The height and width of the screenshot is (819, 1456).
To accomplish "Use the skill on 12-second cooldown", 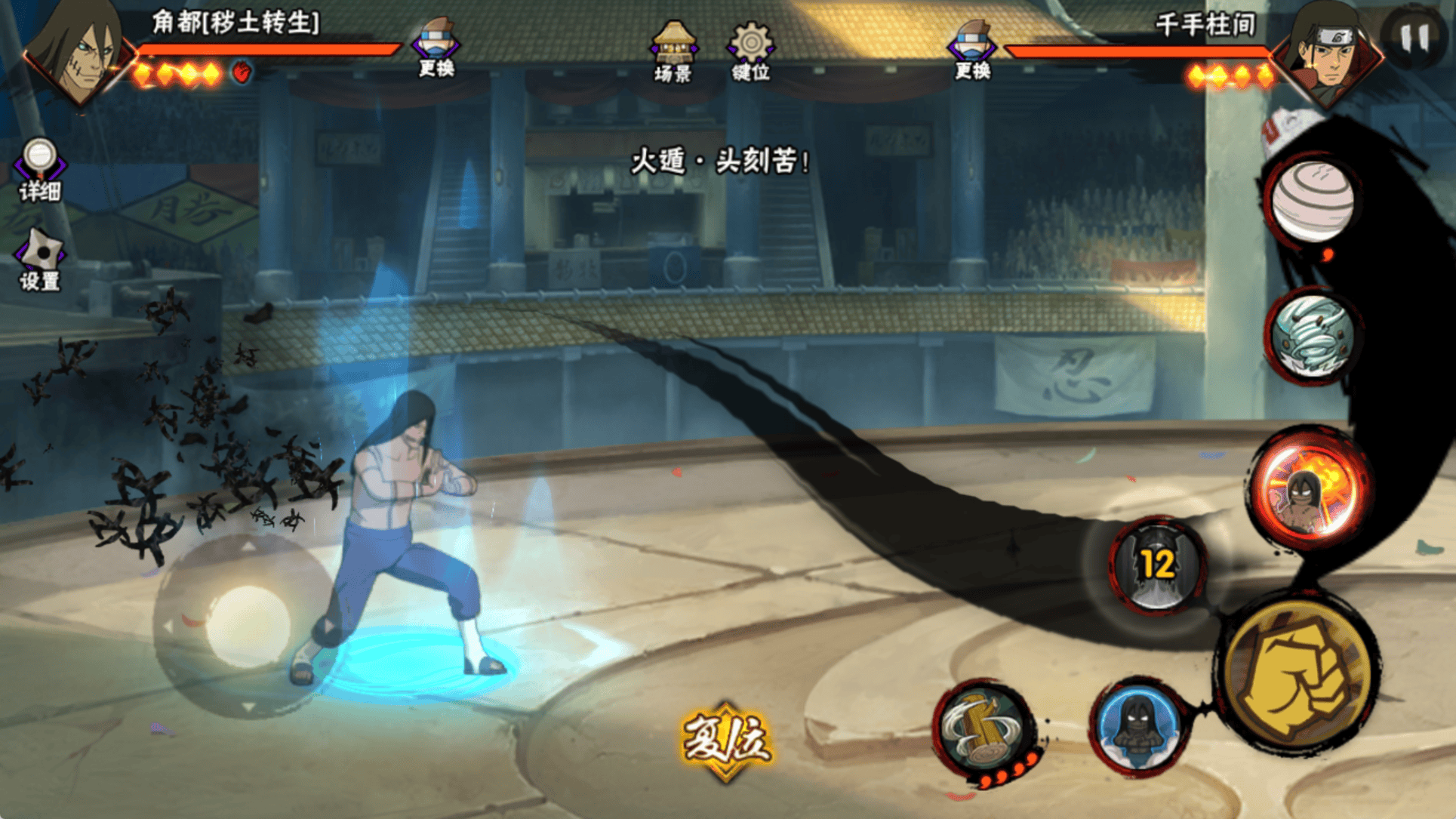I will click(1156, 564).
